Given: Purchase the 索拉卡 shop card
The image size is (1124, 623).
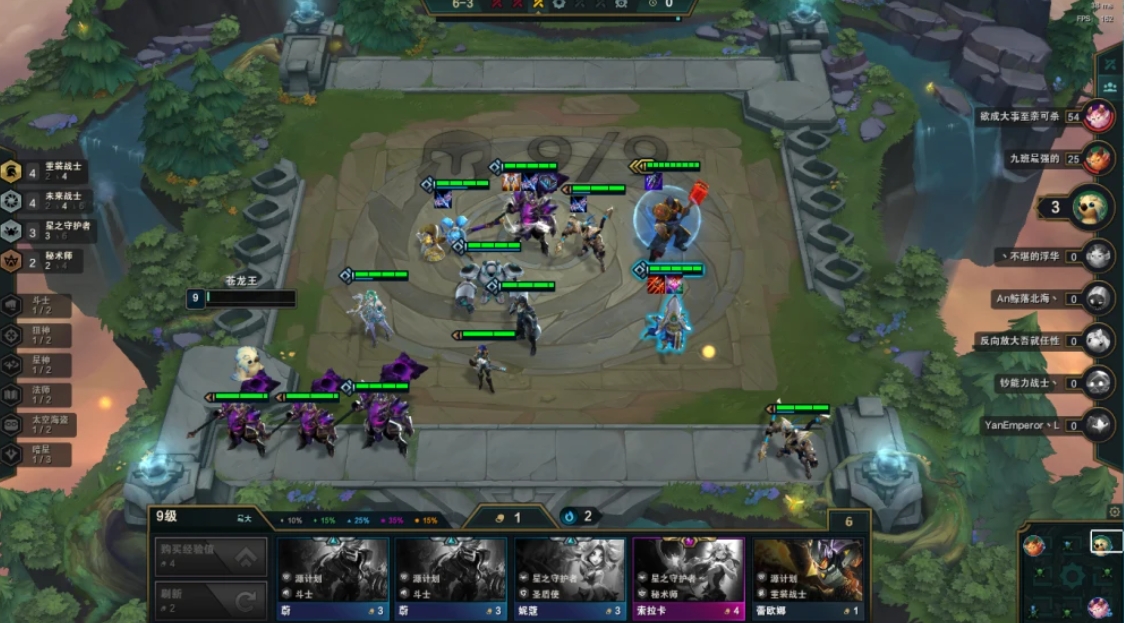Looking at the screenshot, I should 688,578.
